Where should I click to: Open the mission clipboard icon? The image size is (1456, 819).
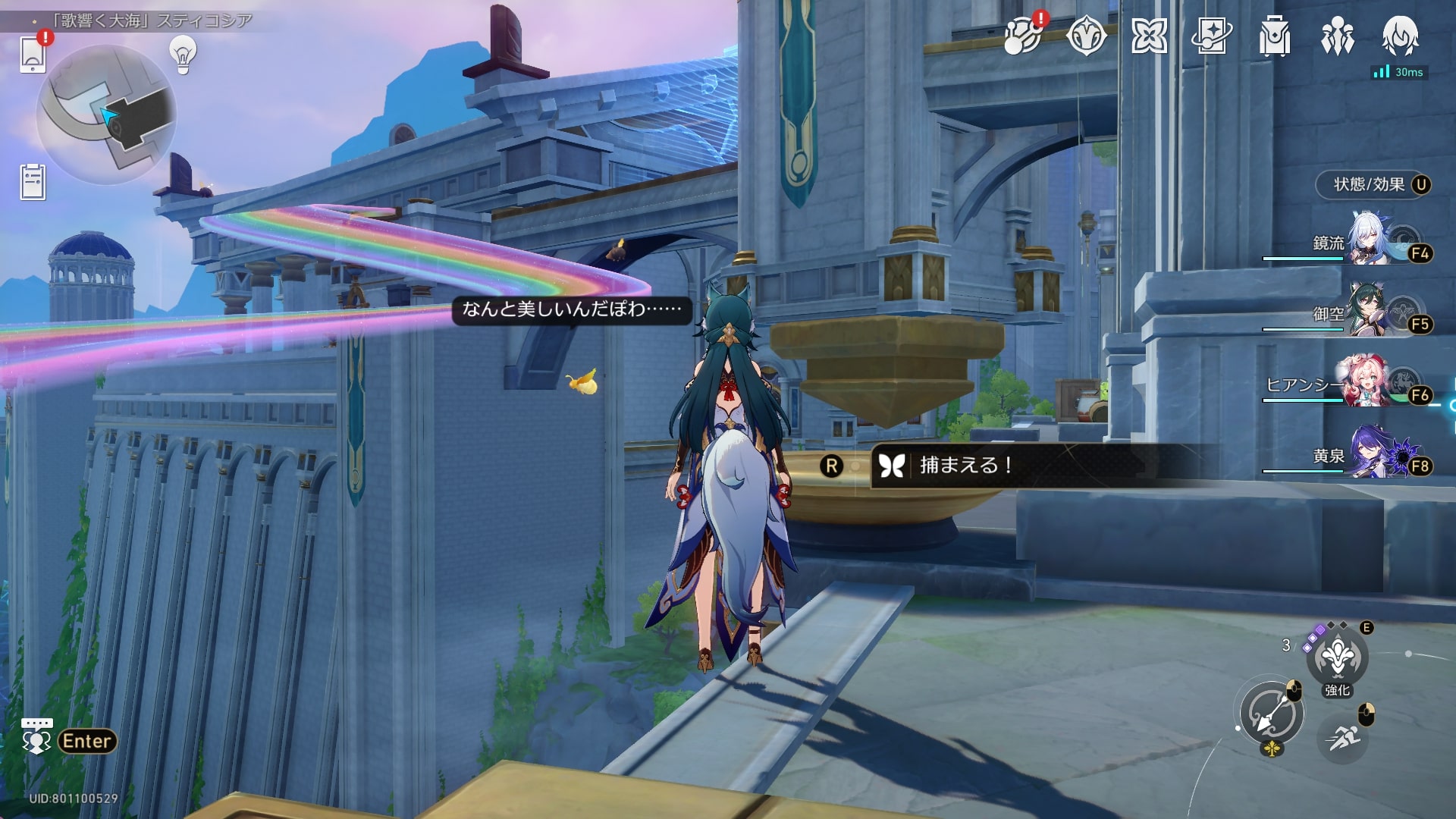tap(33, 182)
